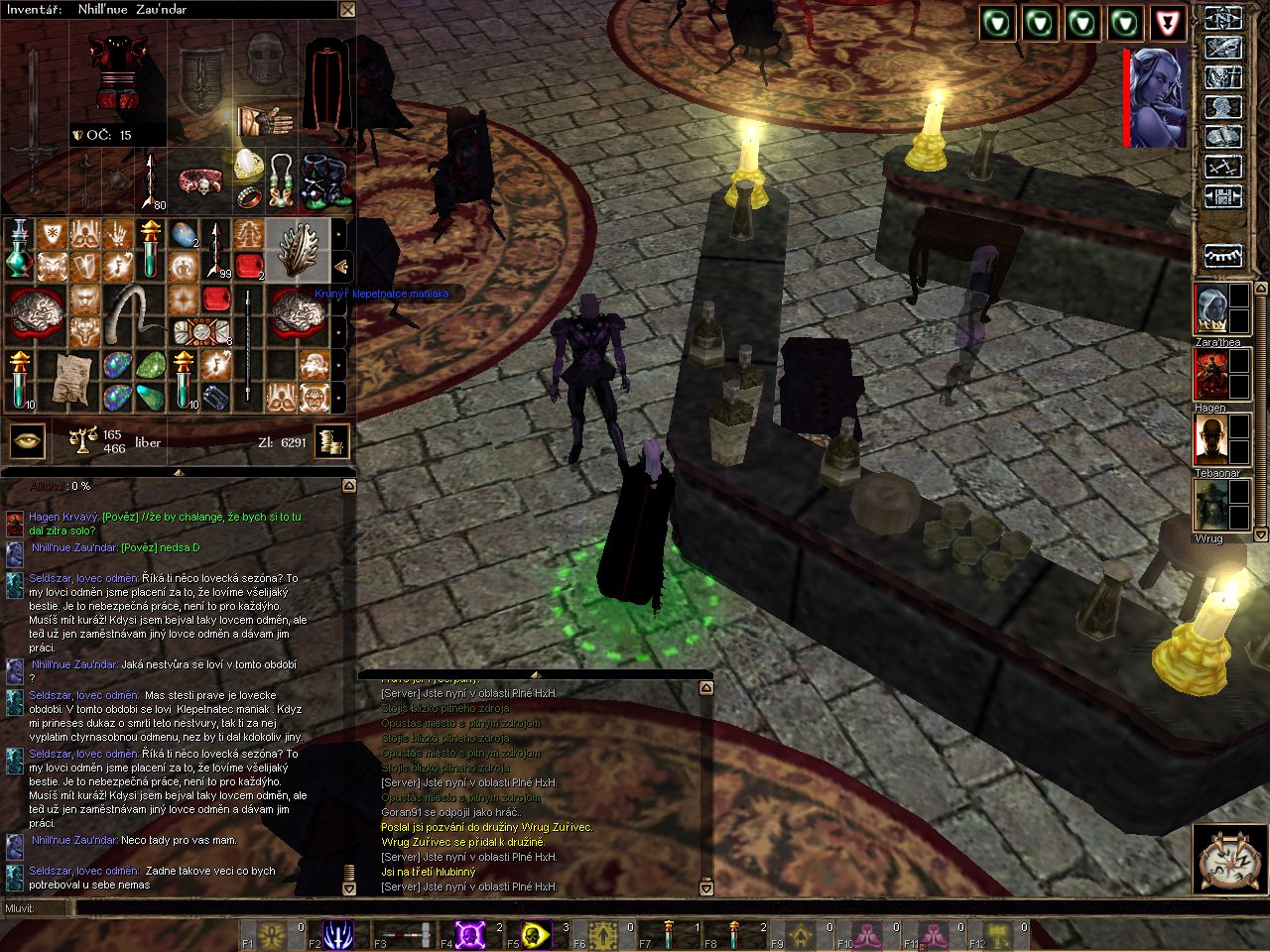Open the journal book menu button
1270x952 pixels.
[1223, 137]
